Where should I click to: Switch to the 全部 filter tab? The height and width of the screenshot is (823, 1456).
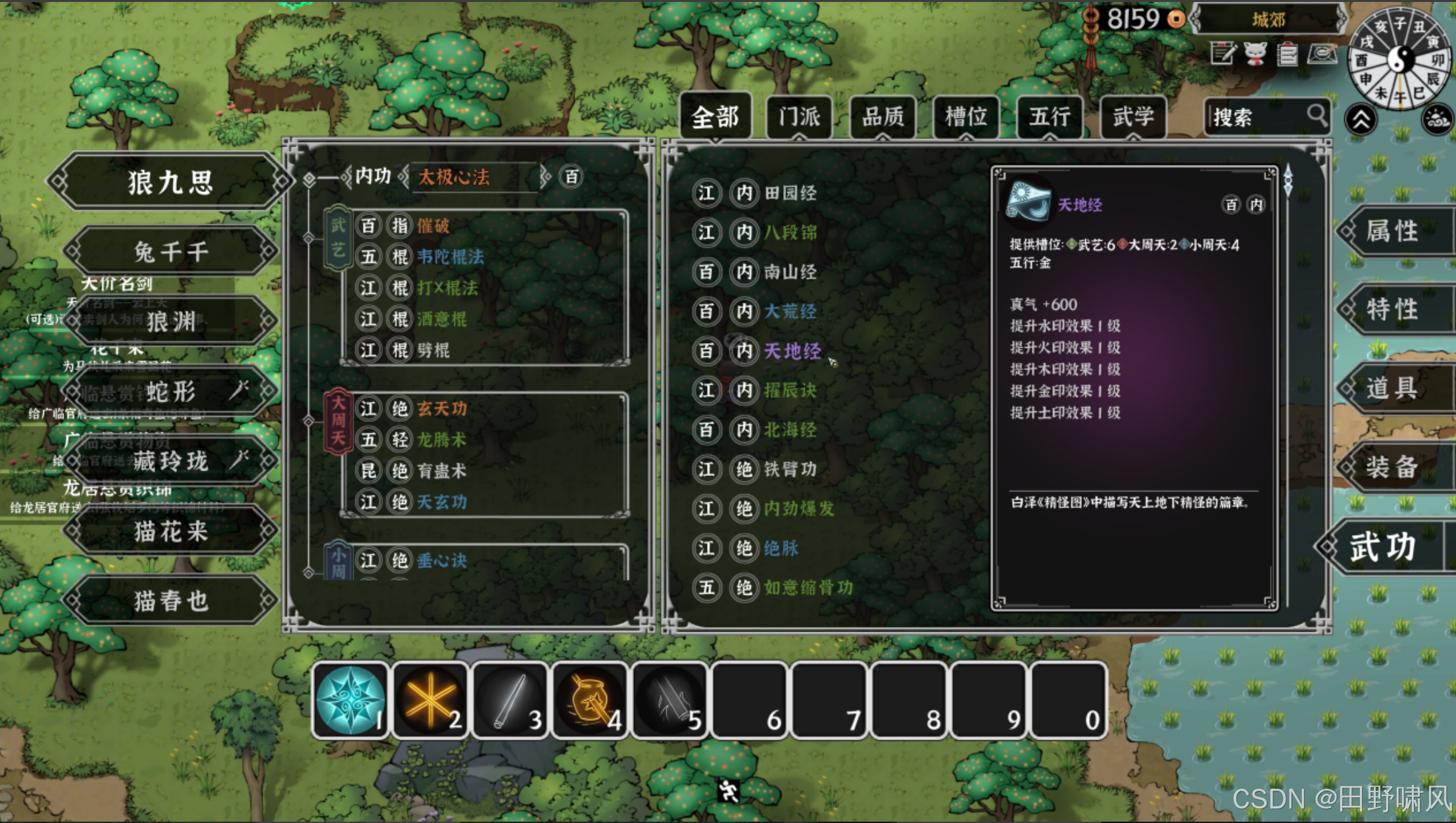(x=716, y=118)
